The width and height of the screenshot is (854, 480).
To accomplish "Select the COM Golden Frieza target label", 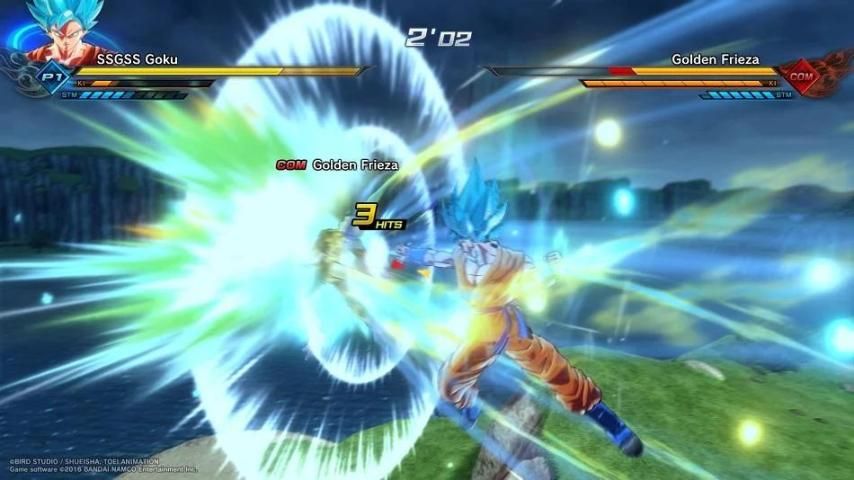I will click(x=337, y=165).
